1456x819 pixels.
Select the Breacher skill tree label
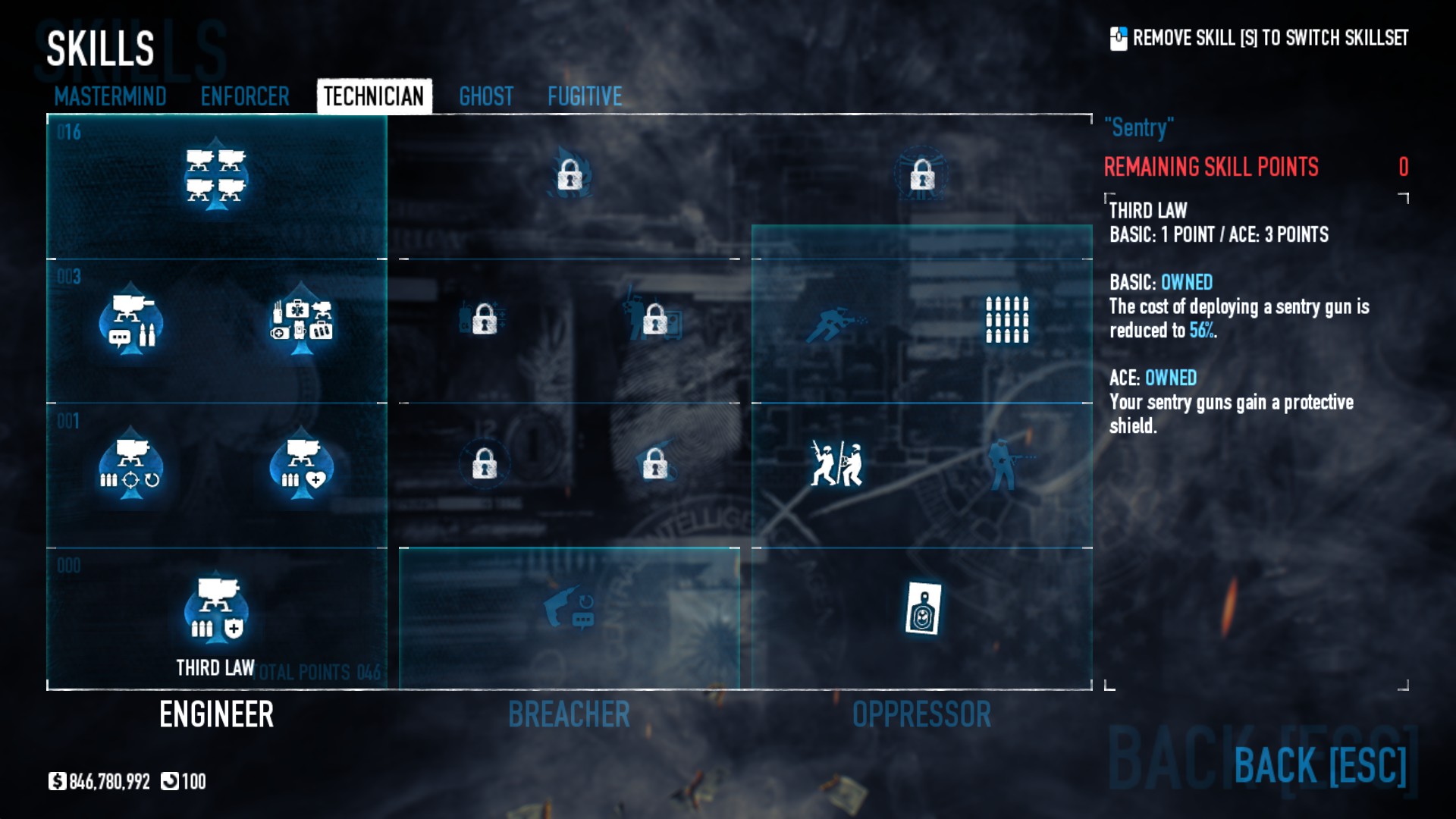click(569, 714)
